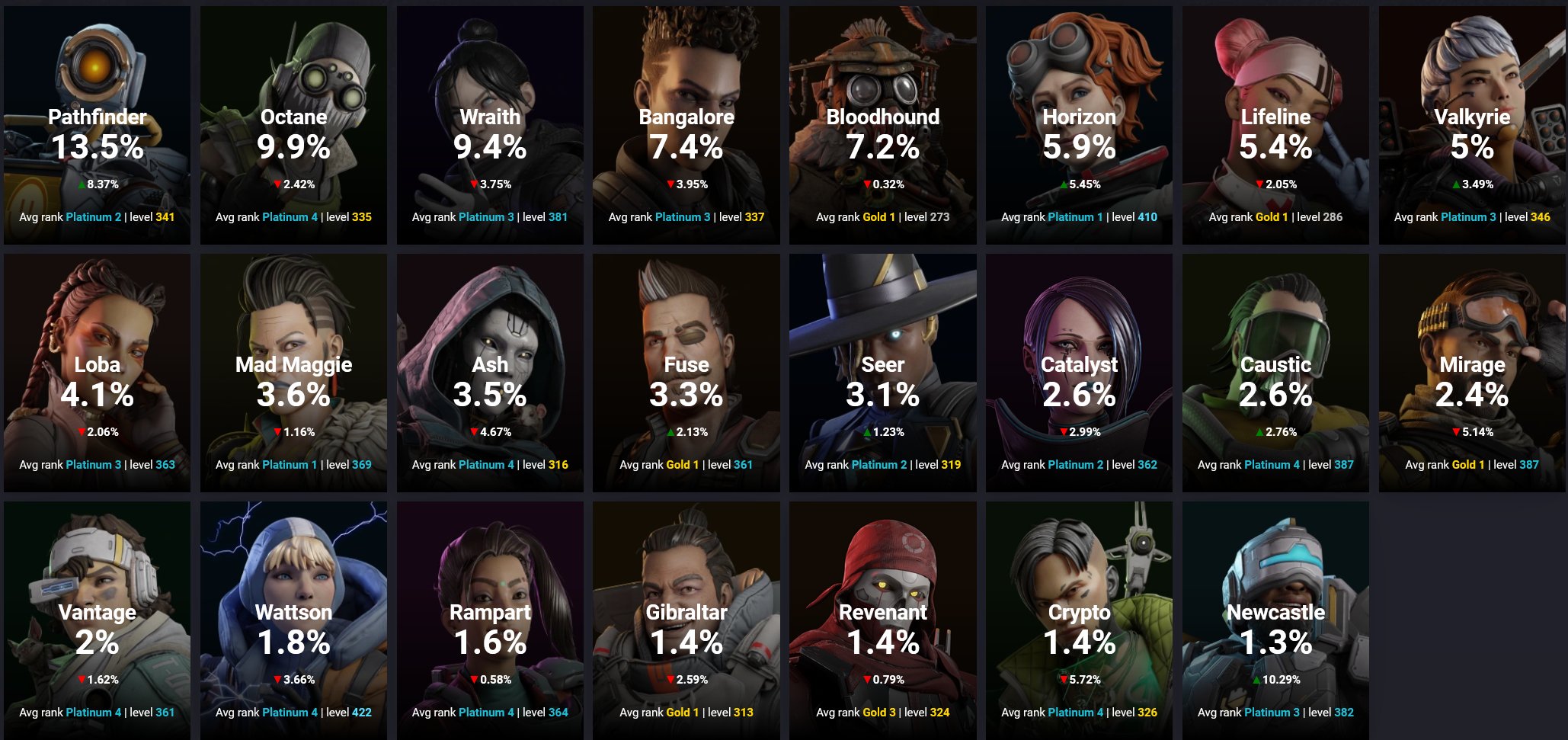Click Catalyst's Platinum 2 rank
The height and width of the screenshot is (740, 1568).
pos(1074,464)
